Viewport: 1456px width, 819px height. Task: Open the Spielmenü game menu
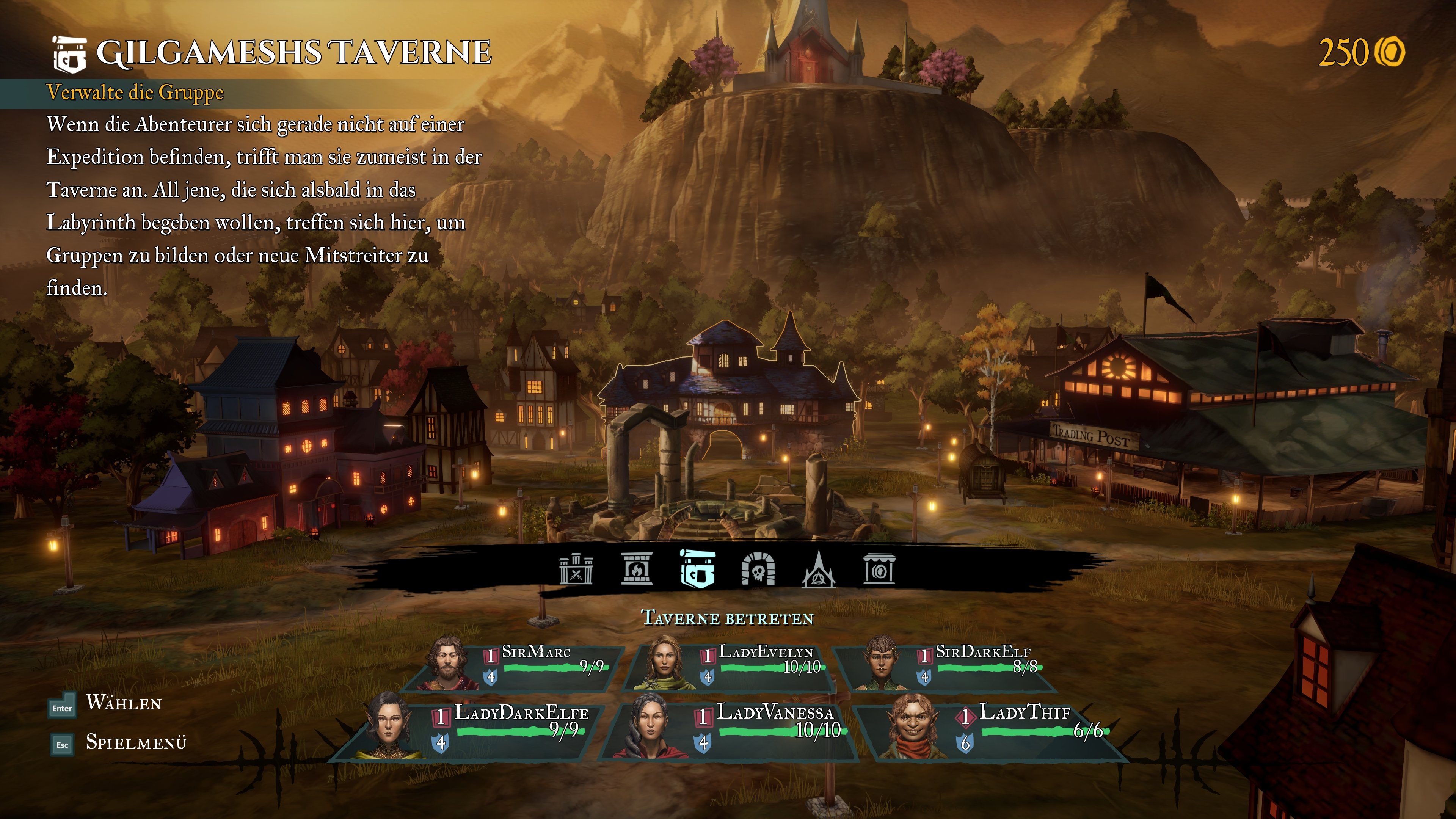(136, 743)
